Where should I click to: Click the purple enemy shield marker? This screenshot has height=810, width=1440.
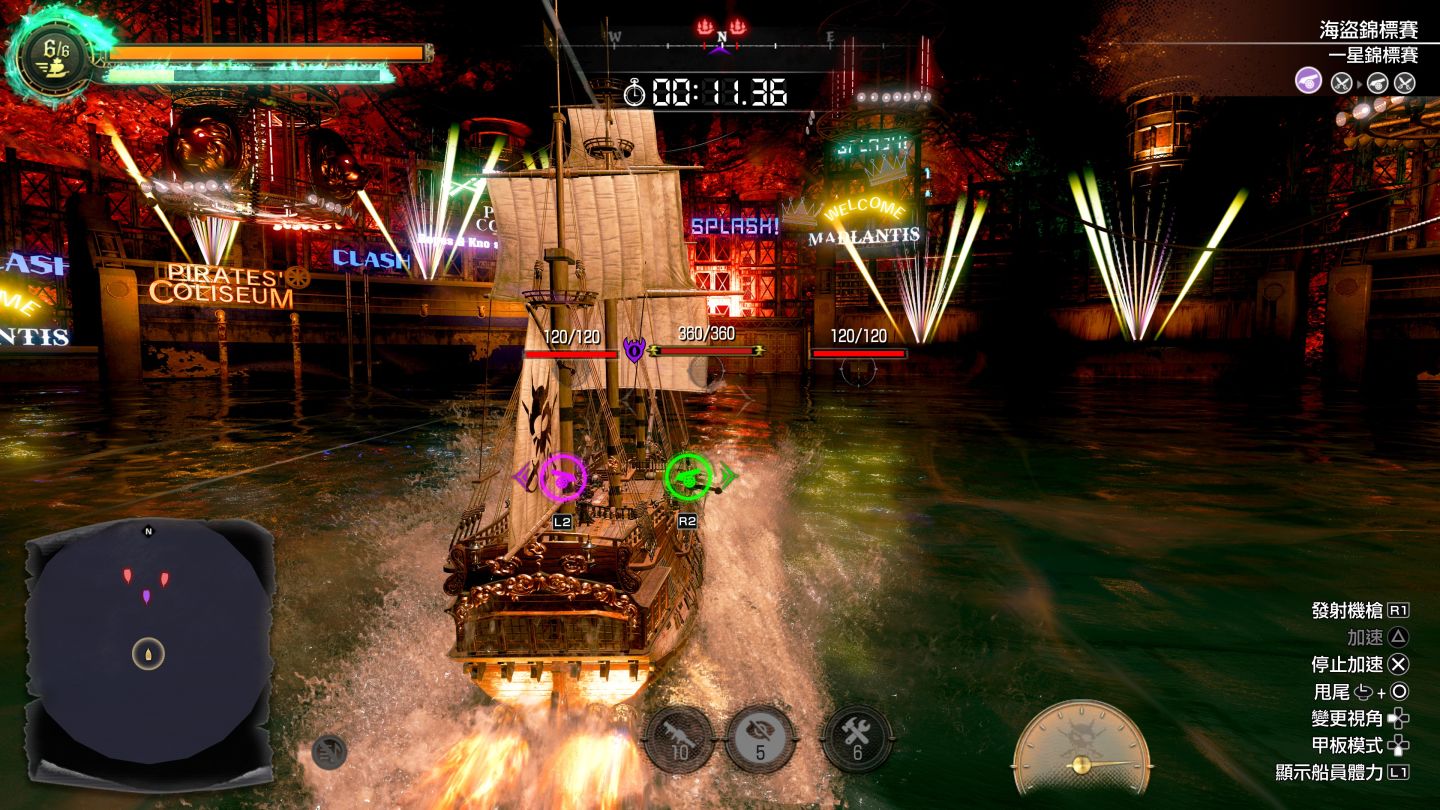coord(634,350)
